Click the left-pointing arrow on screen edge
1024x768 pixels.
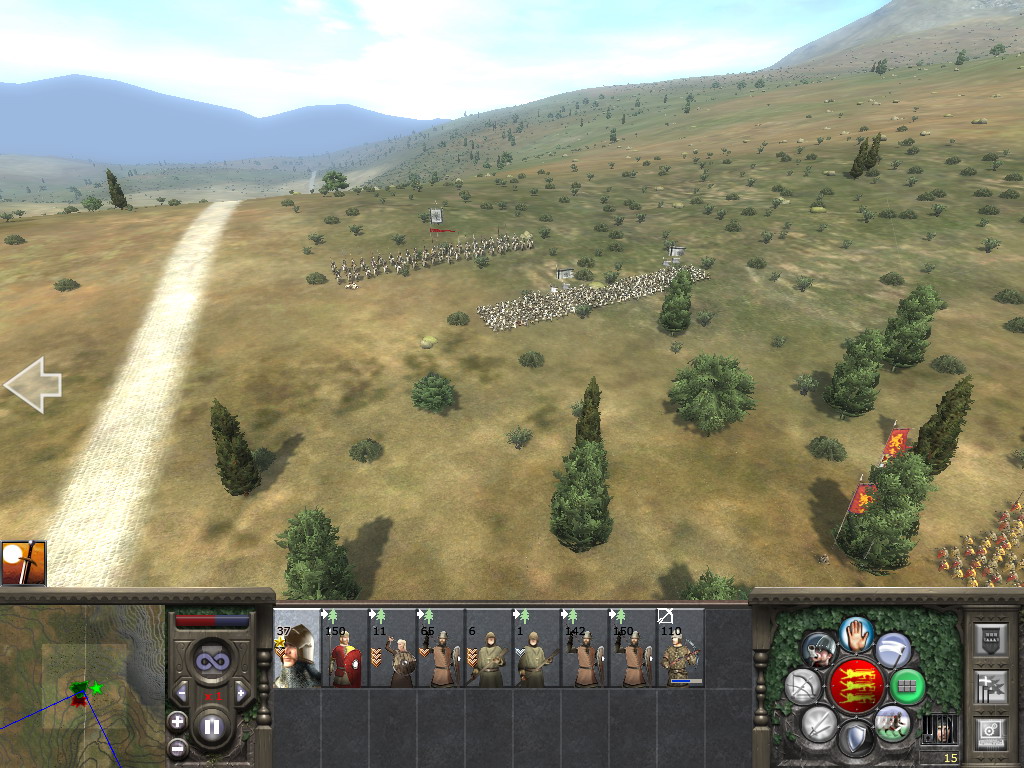coord(32,384)
